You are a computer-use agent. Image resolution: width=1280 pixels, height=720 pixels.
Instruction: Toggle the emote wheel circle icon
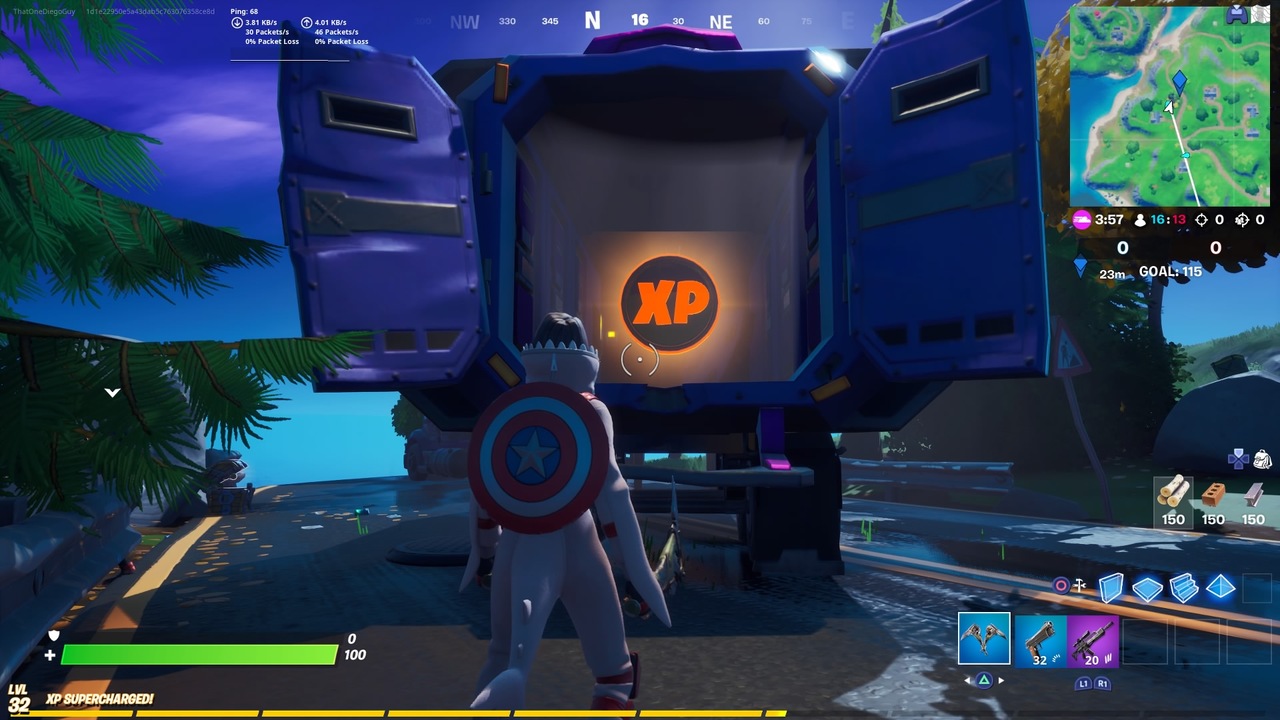click(x=1061, y=583)
